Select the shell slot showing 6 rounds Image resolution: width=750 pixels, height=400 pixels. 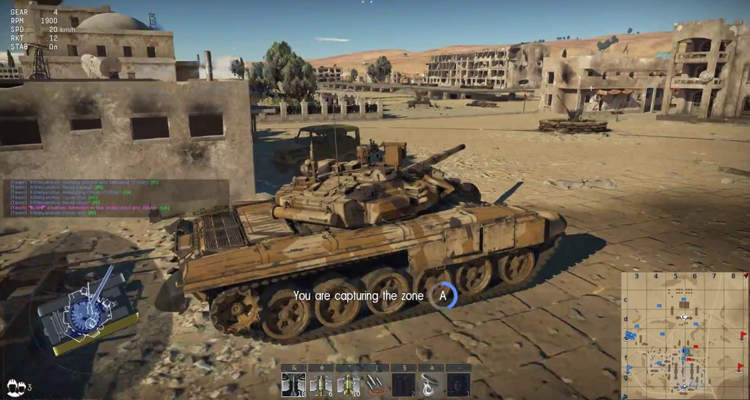(x=322, y=384)
